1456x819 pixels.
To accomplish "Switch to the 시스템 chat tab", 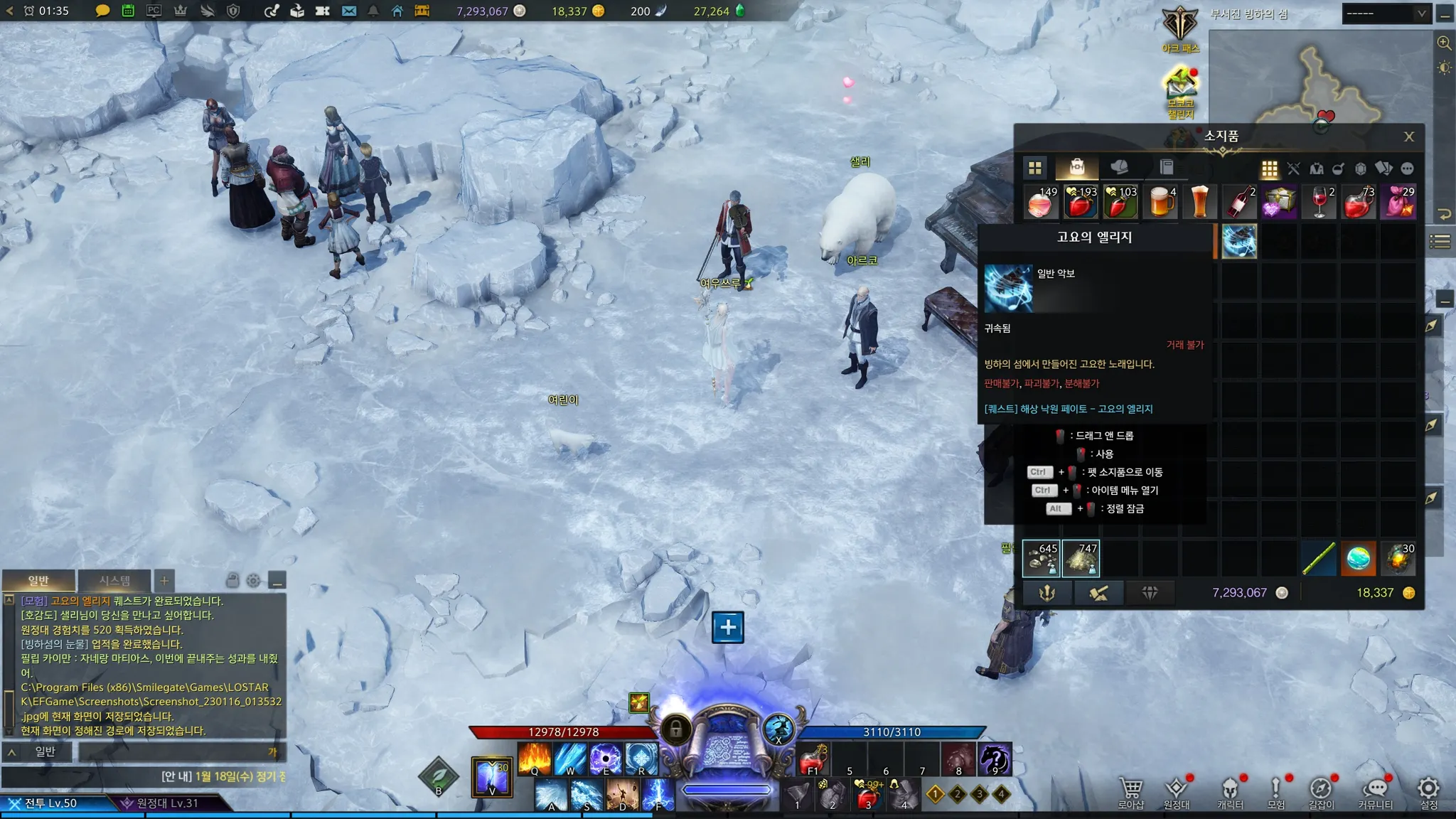I will [x=114, y=581].
